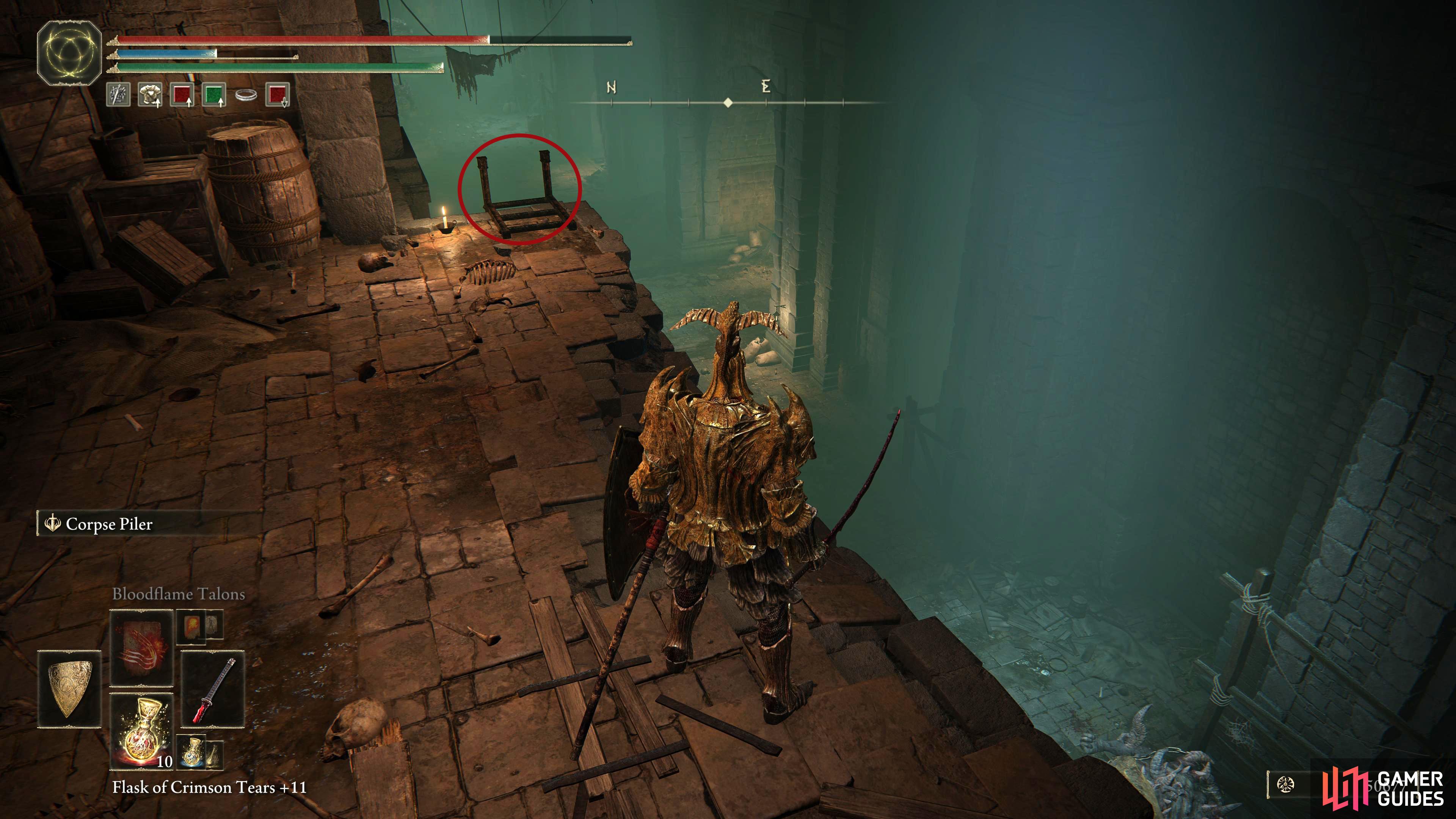Screen dimensions: 1456x819
Task: Click the Corpse Piler skill label
Action: [x=108, y=524]
